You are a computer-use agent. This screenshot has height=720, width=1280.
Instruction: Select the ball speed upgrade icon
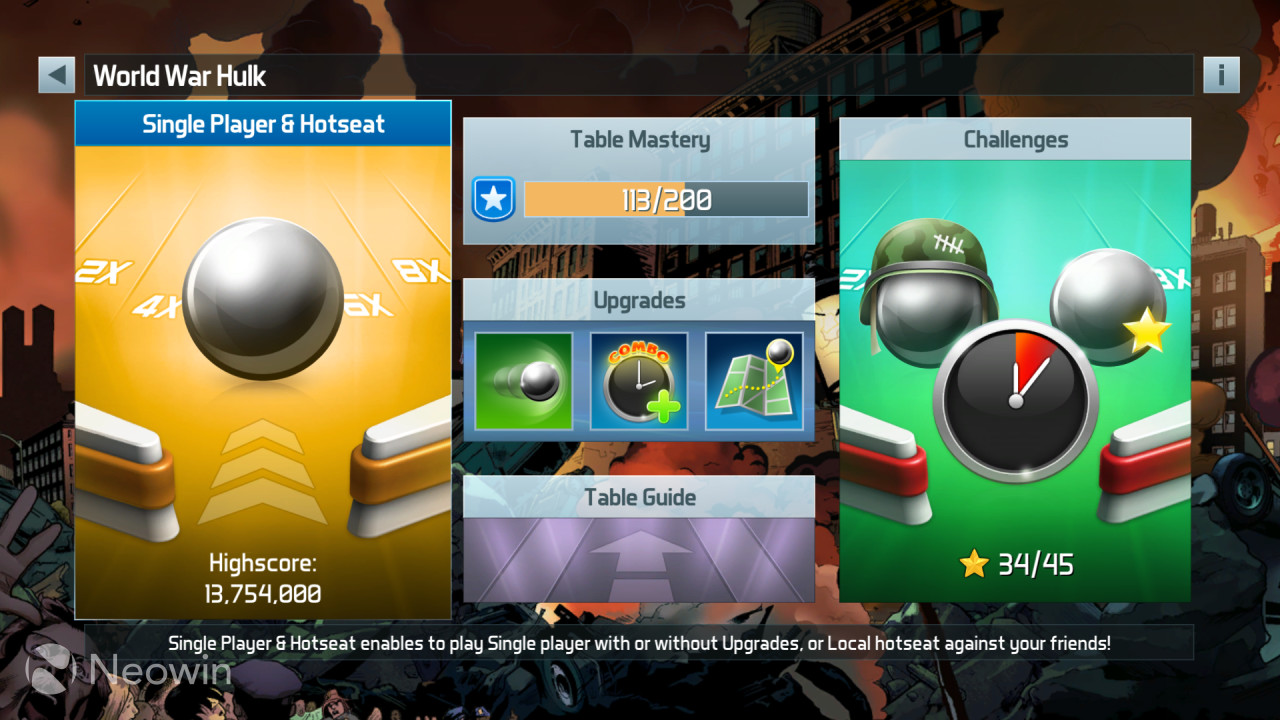click(x=523, y=381)
